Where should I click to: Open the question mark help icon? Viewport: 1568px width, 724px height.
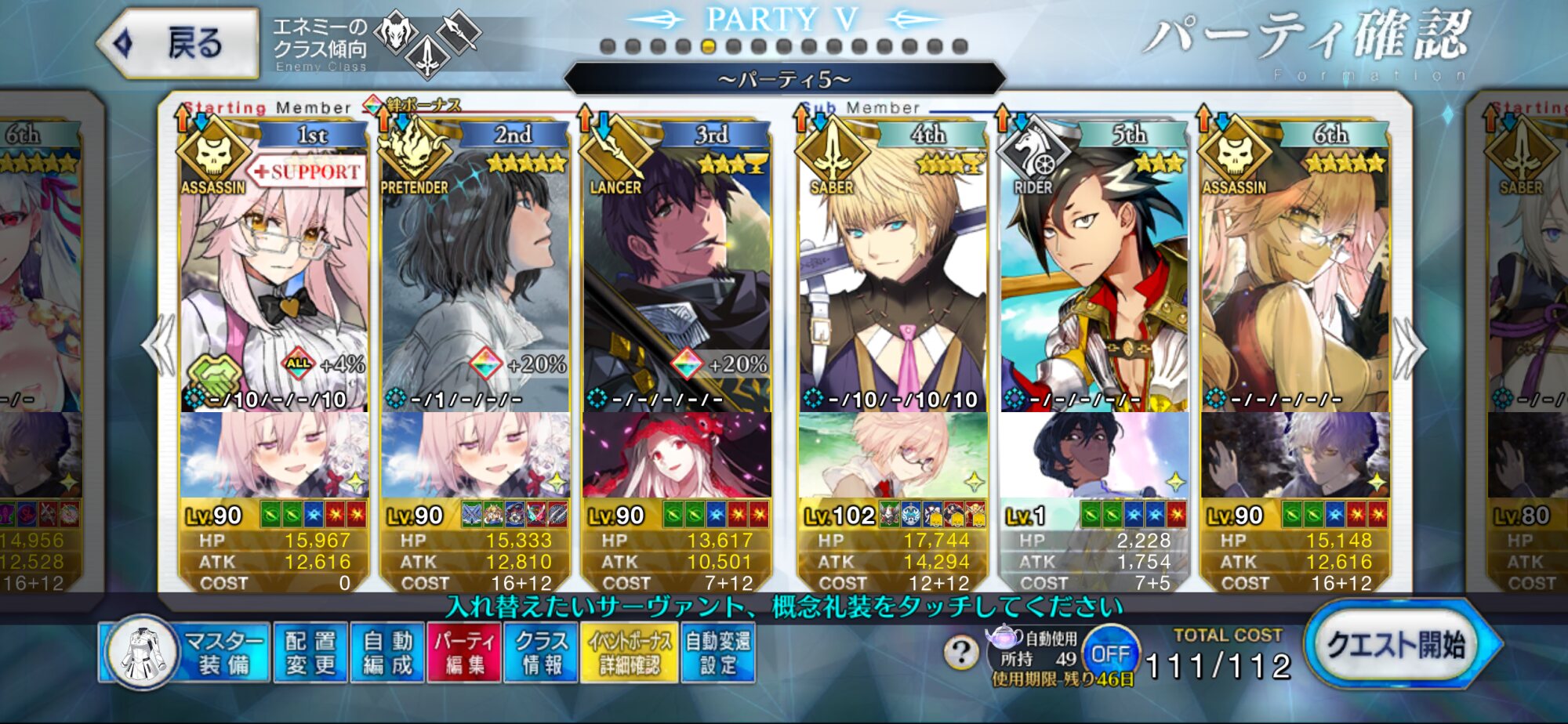click(x=961, y=651)
